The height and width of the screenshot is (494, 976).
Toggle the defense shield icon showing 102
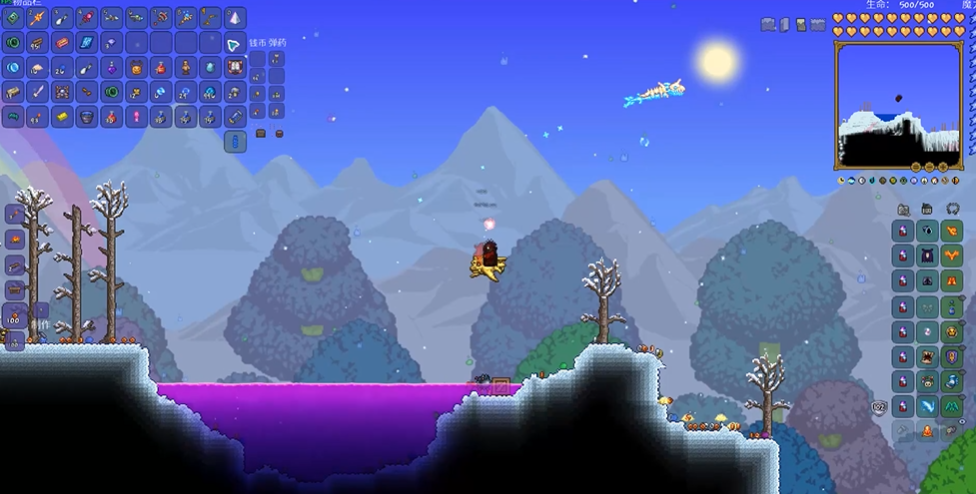tap(880, 407)
